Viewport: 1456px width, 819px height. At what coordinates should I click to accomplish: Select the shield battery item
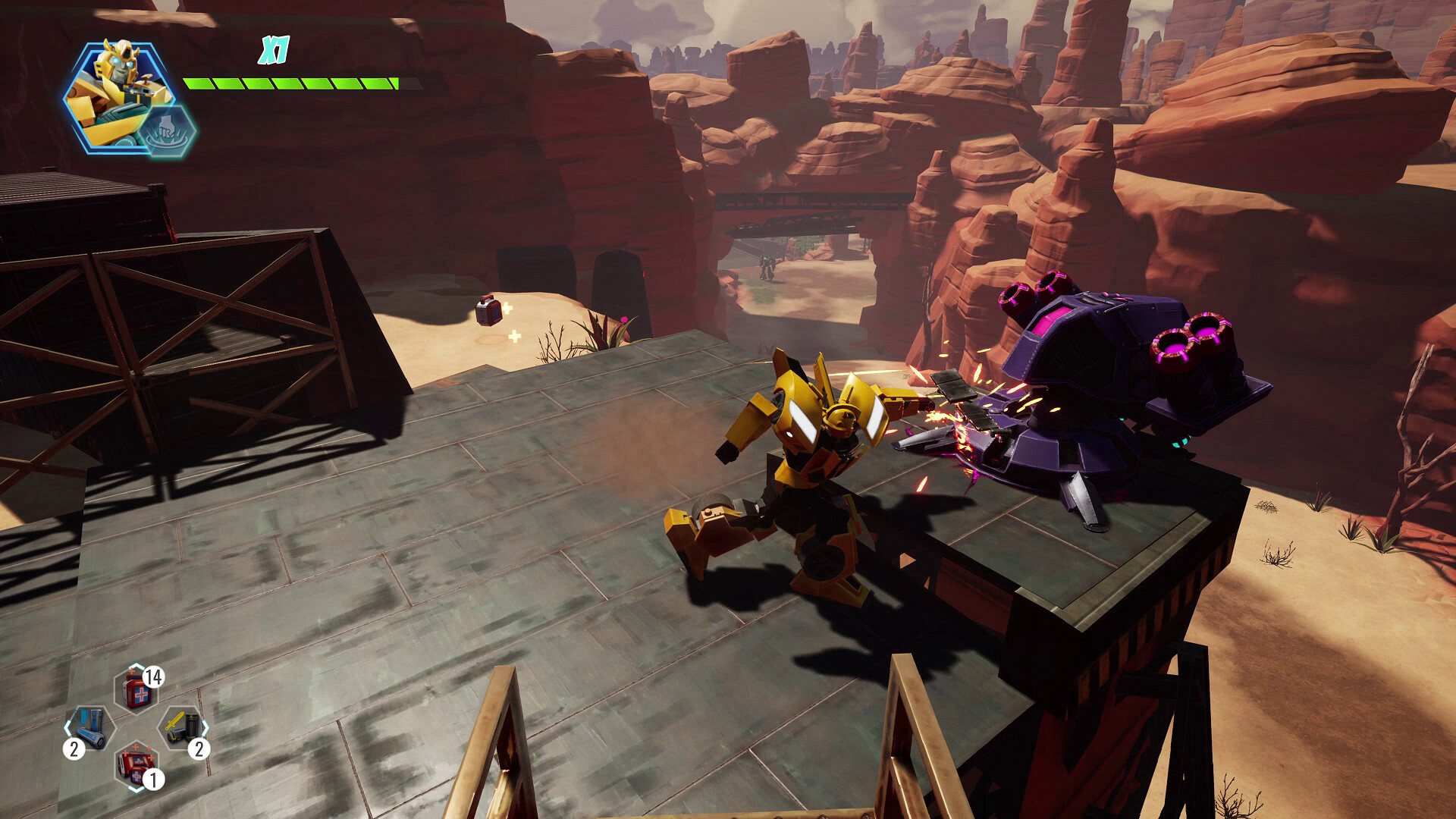90,728
